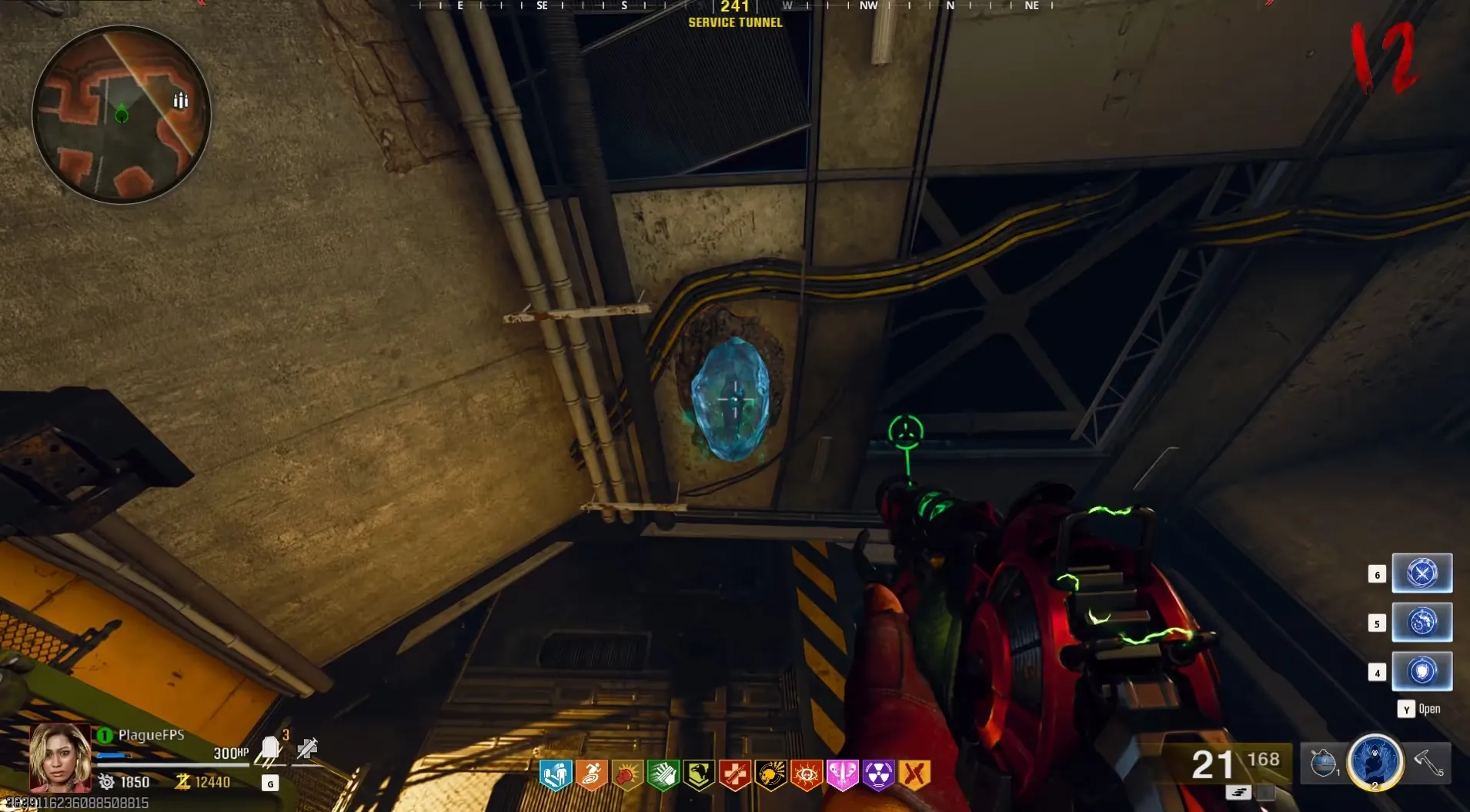Image resolution: width=1470 pixels, height=812 pixels.
Task: Activate the blue swirl gobblegum slot
Action: [x=1422, y=622]
